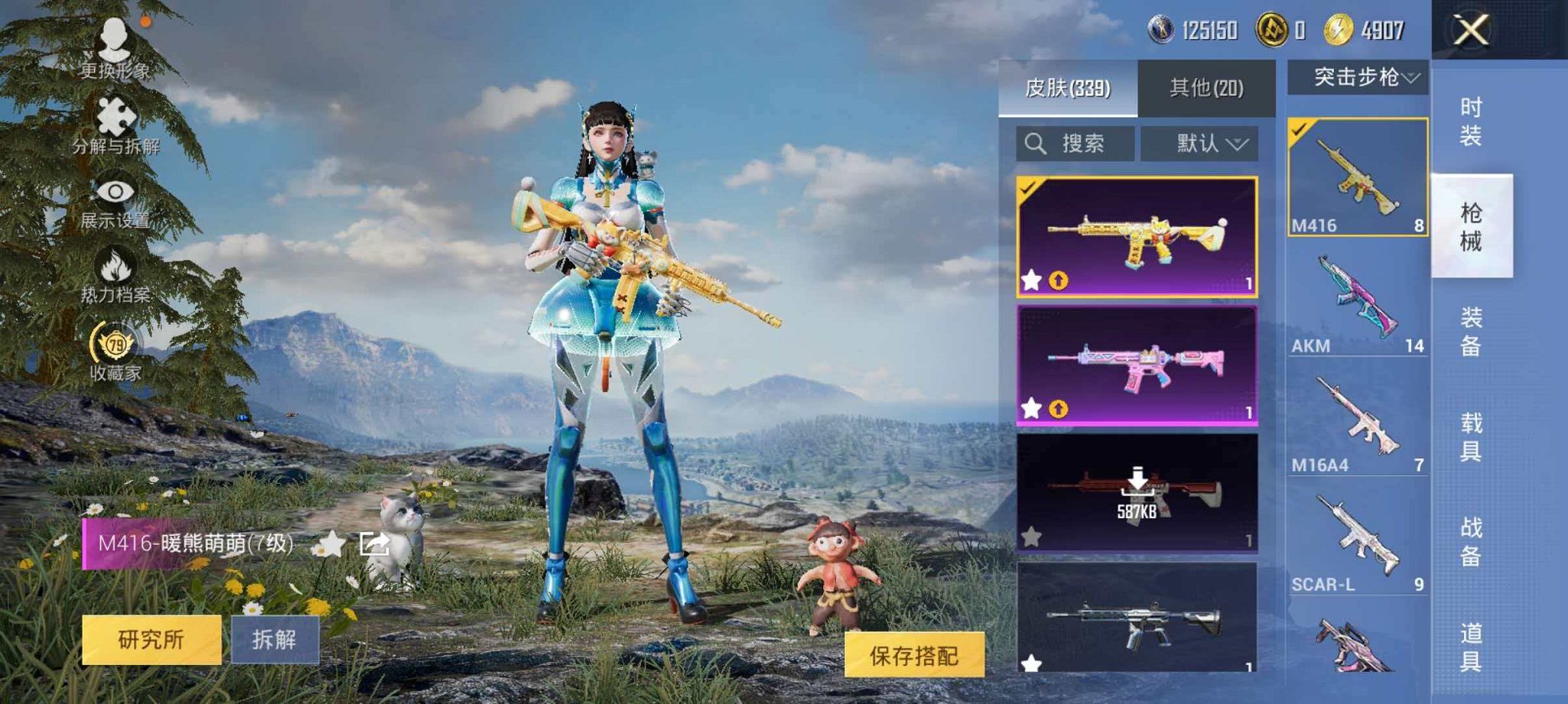The image size is (1568, 704).
Task: Open the 默认 sorting dropdown
Action: 1213,144
